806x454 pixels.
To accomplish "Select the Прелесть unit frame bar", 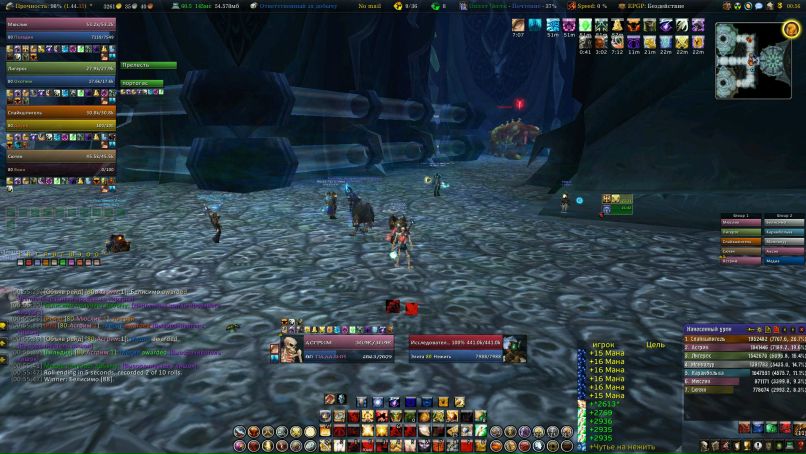I will click(148, 66).
